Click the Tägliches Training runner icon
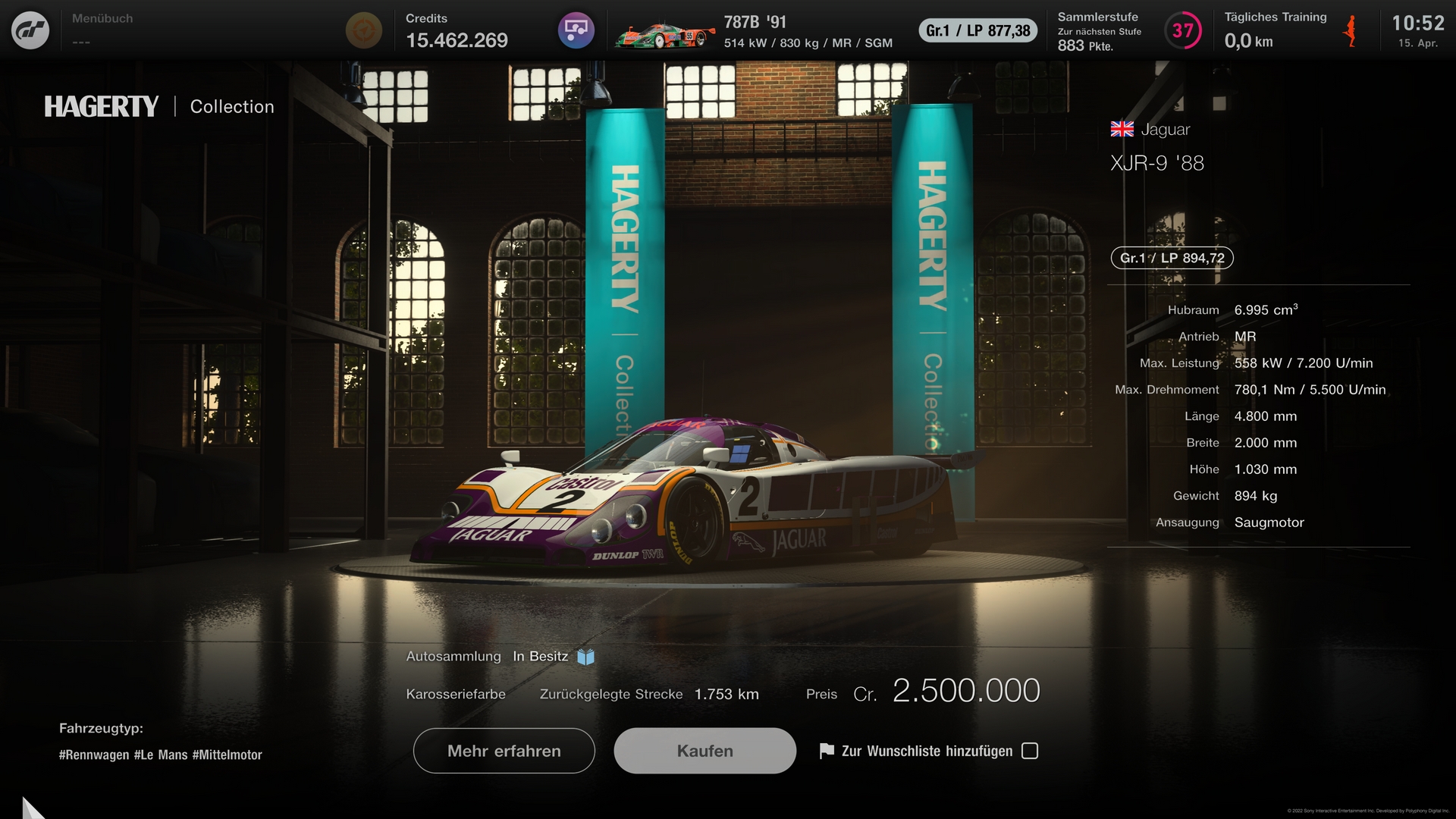 click(1351, 32)
